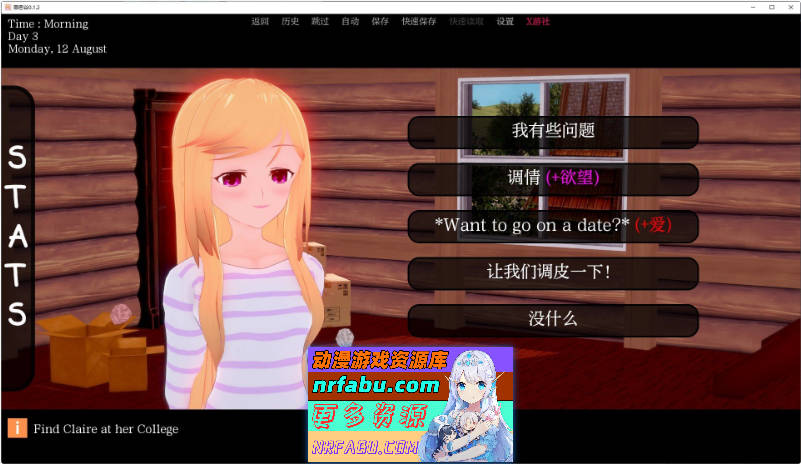Toggle 自动 auto-advance mode
The image size is (801, 464).
coord(349,21)
